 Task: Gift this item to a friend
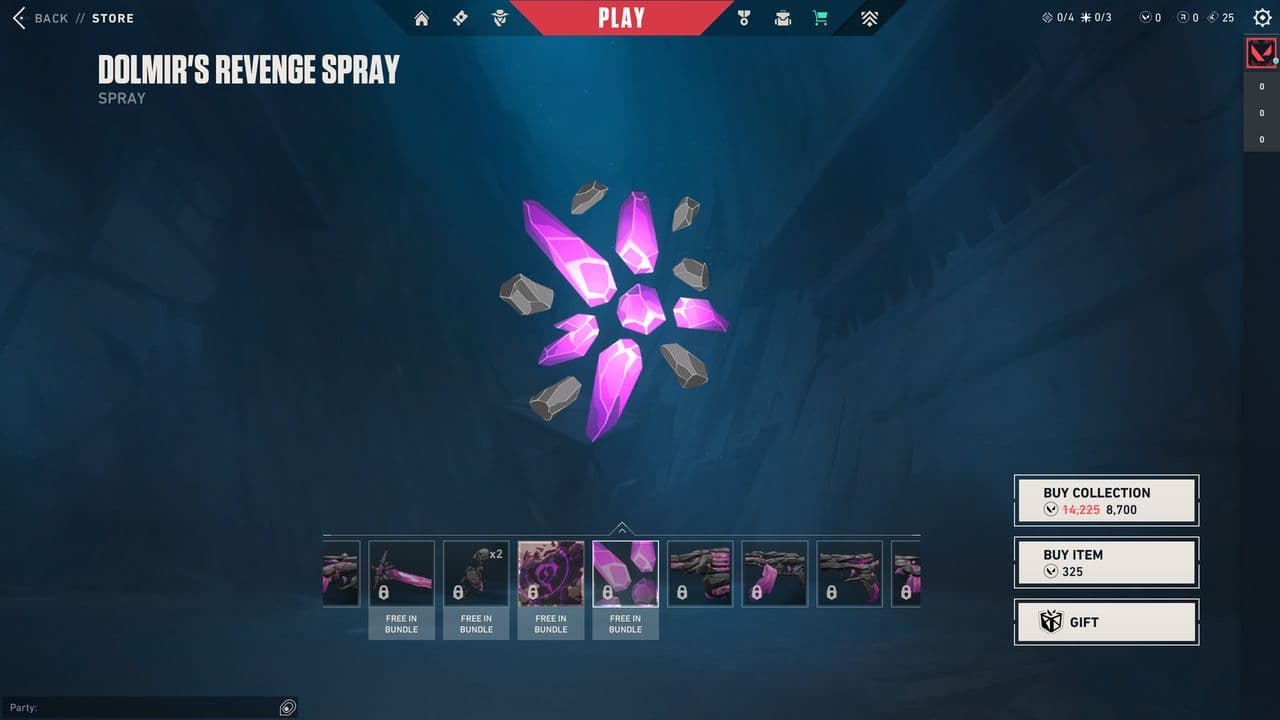1106,622
